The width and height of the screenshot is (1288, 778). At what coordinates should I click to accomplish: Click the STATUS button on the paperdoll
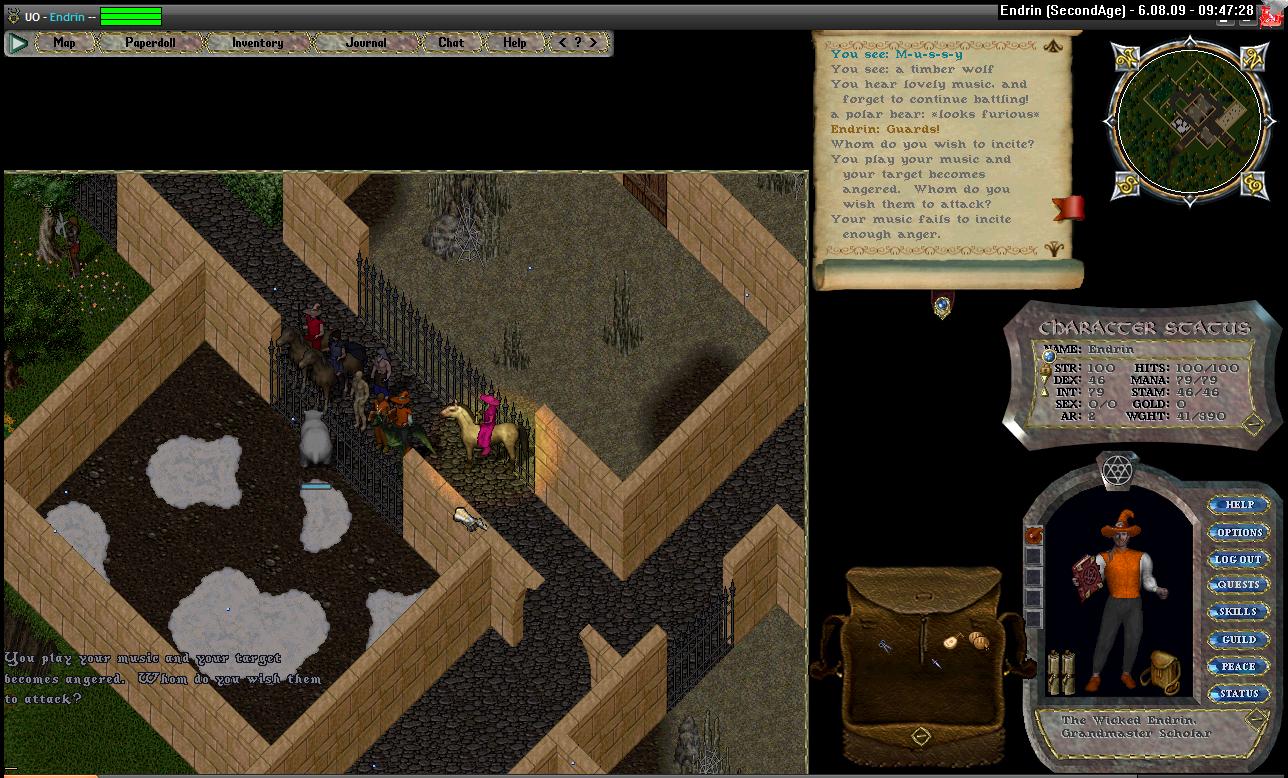pos(1238,694)
